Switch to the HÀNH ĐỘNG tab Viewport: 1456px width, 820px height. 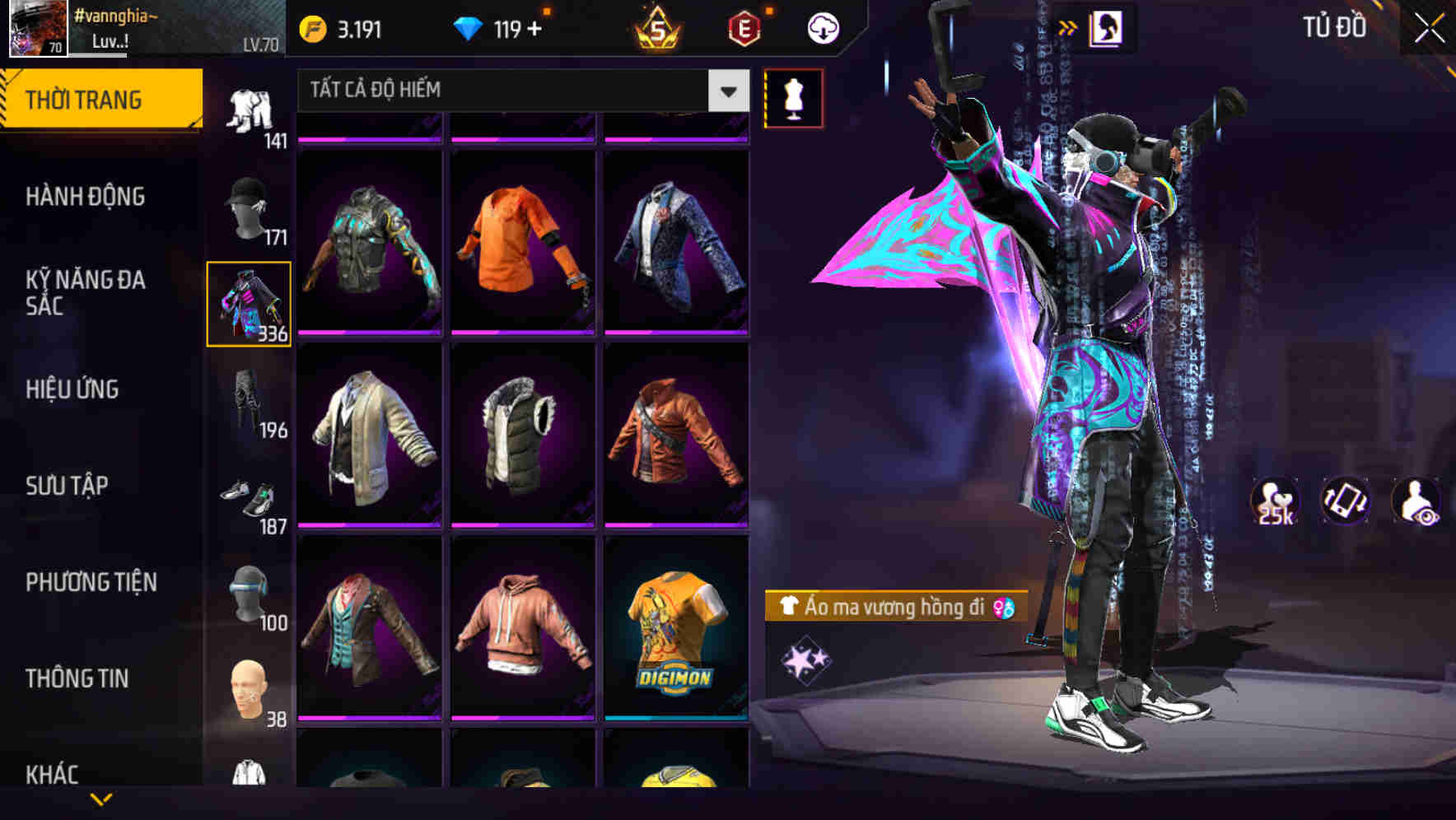86,198
